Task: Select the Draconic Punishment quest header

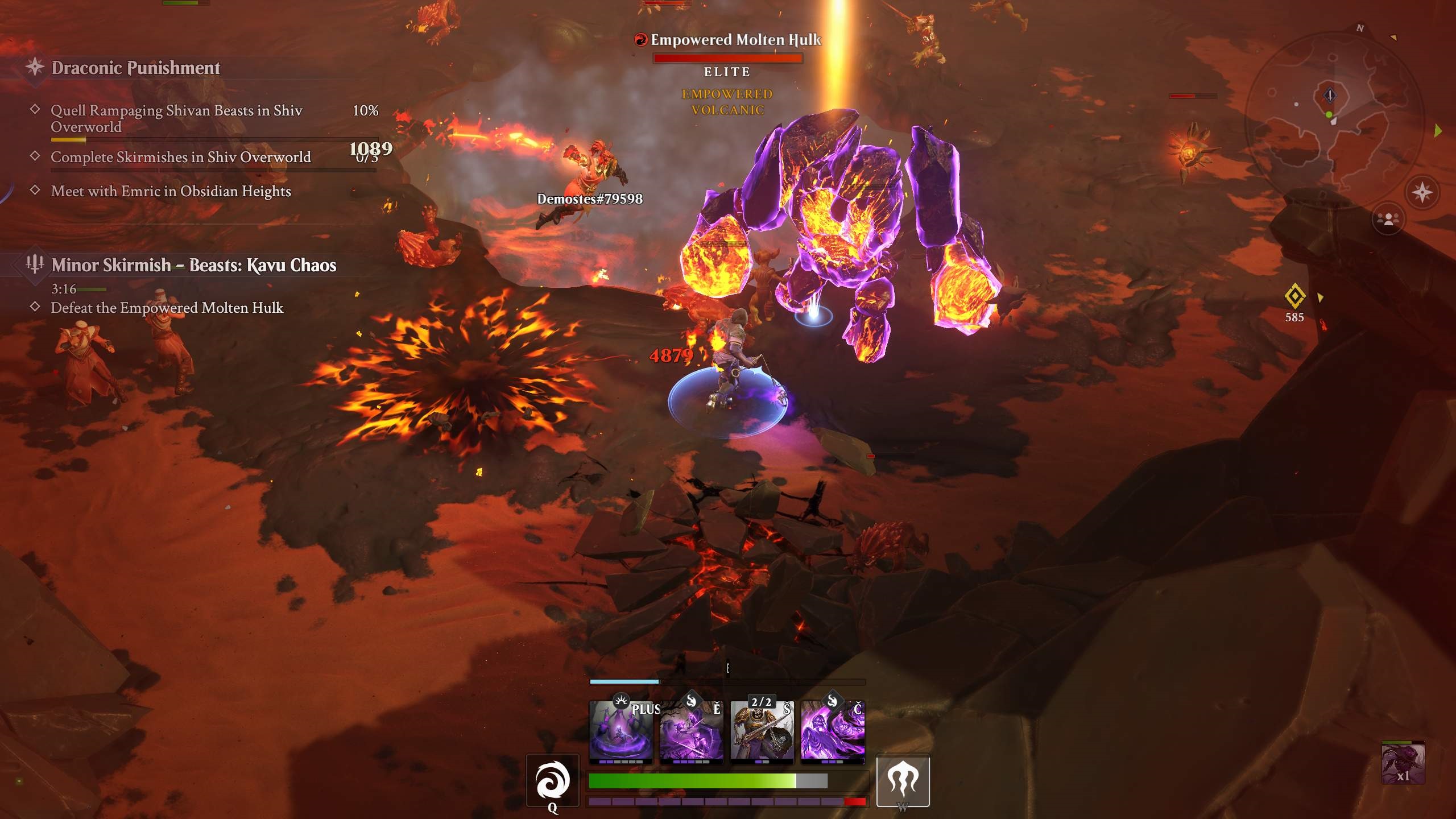Action: click(135, 68)
